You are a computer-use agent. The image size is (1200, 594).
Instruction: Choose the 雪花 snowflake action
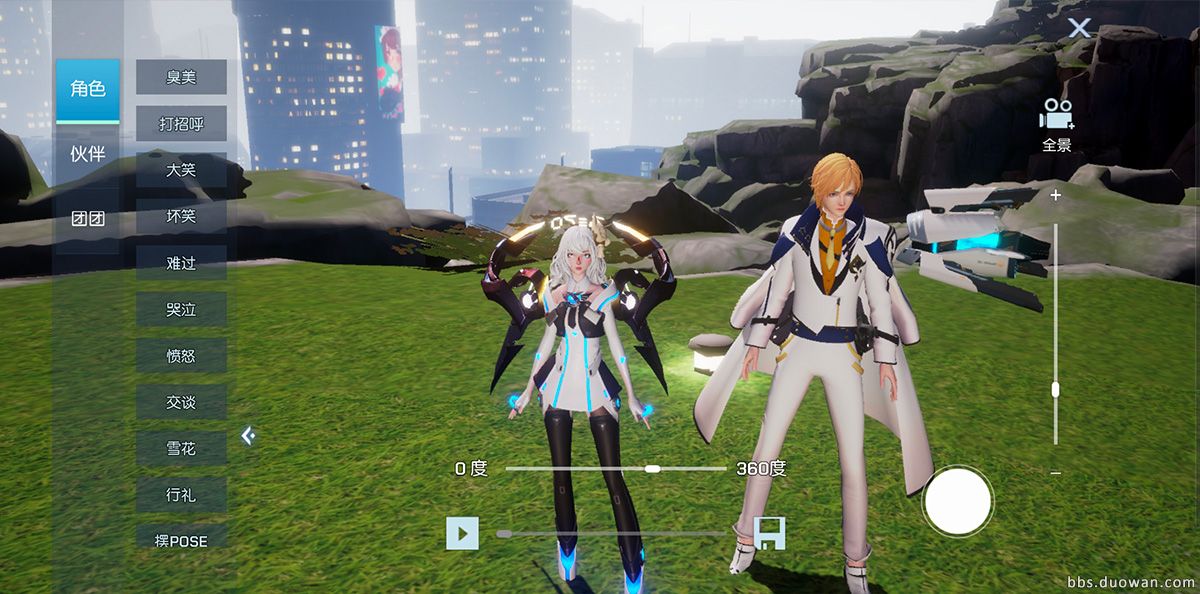coord(181,449)
